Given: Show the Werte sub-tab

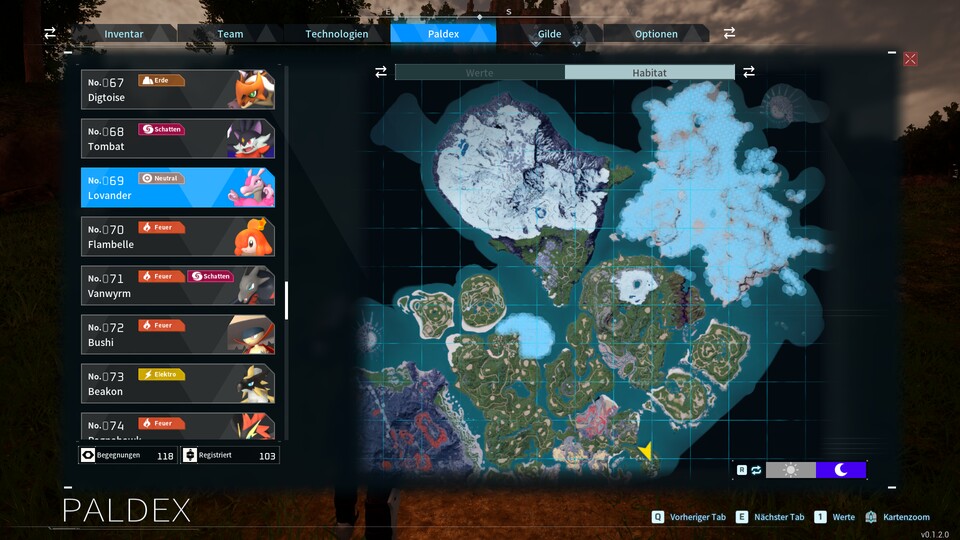Looking at the screenshot, I should 480,73.
